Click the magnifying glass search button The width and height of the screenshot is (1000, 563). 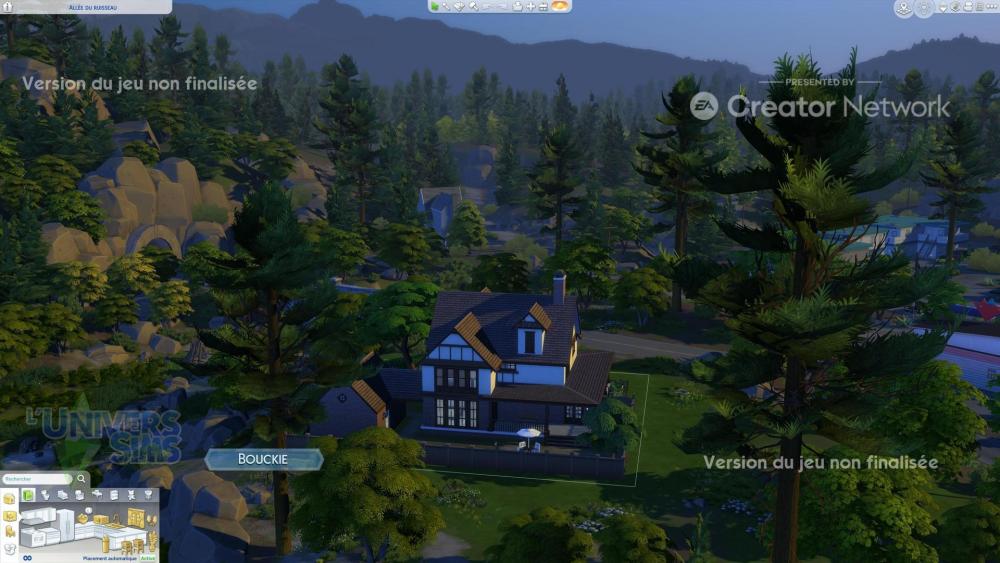tap(83, 480)
